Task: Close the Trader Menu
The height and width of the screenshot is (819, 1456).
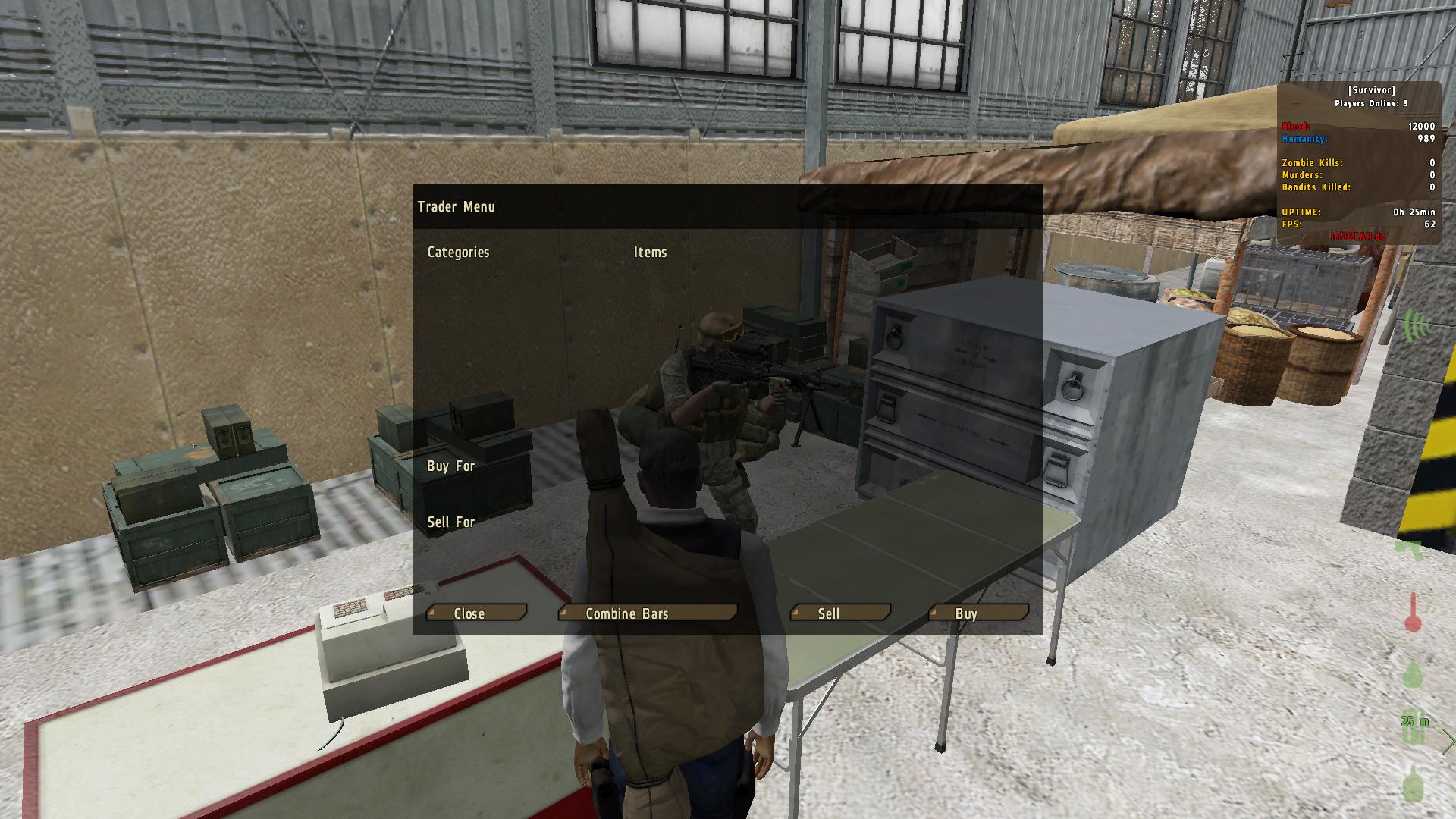Action: click(476, 613)
